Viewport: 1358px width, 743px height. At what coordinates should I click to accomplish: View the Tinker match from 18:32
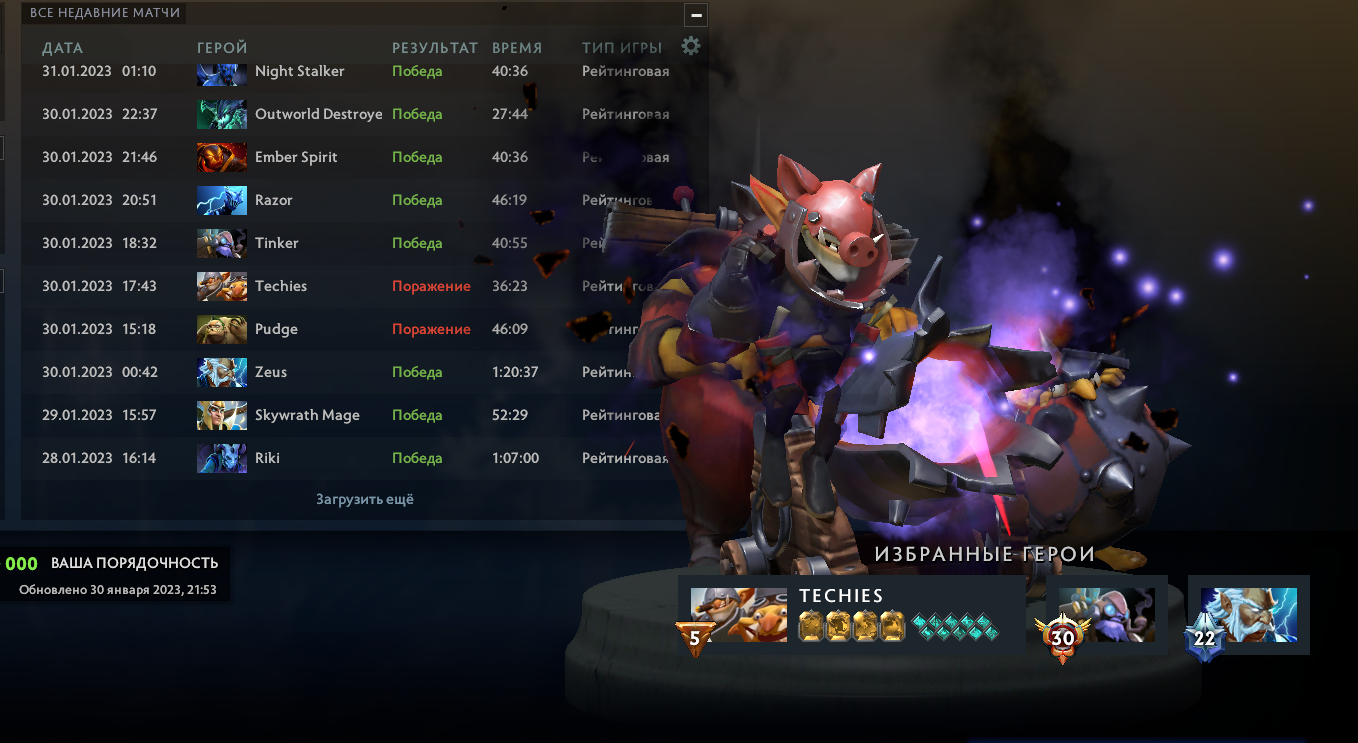pyautogui.click(x=277, y=244)
